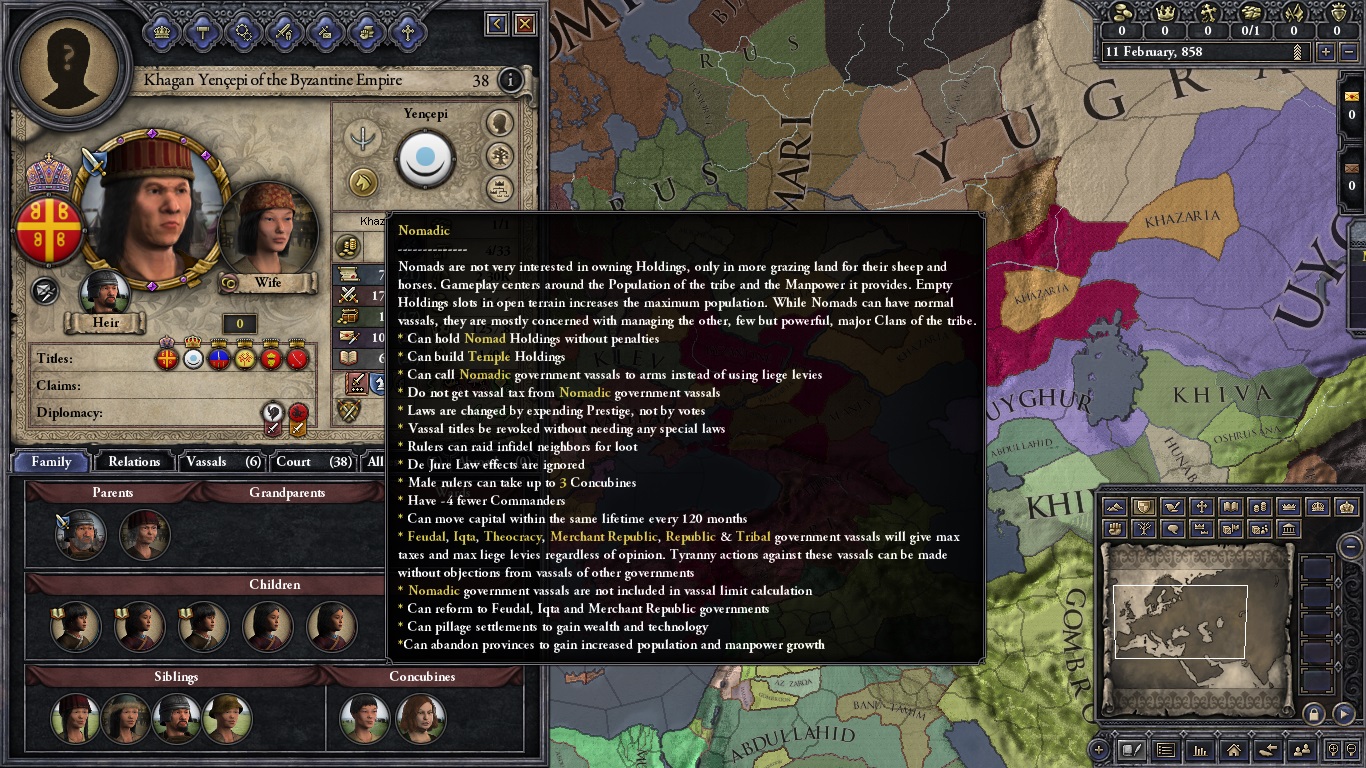Switch to dynasty map mode (tree icon)

pos(1146,529)
